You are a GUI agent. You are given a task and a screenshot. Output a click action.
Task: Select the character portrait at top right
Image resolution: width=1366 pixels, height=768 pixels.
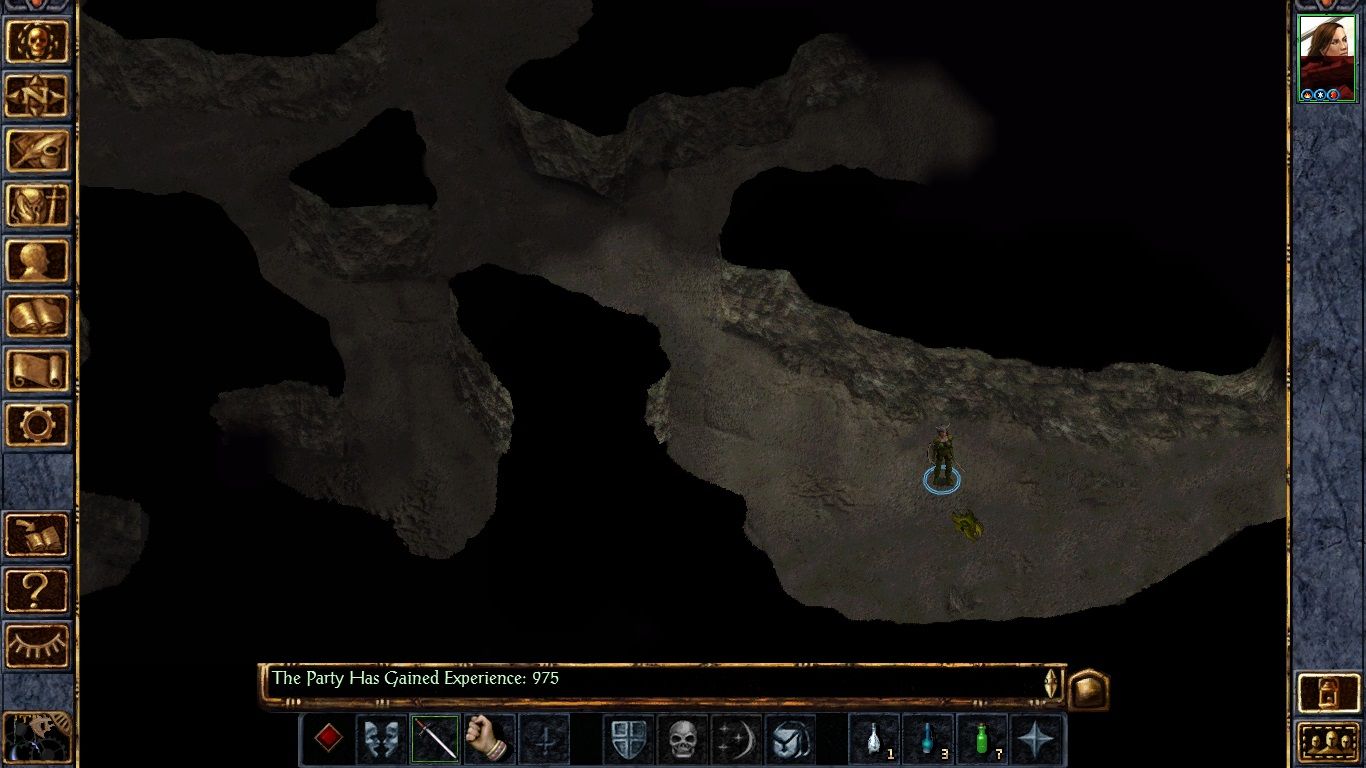coord(1328,55)
